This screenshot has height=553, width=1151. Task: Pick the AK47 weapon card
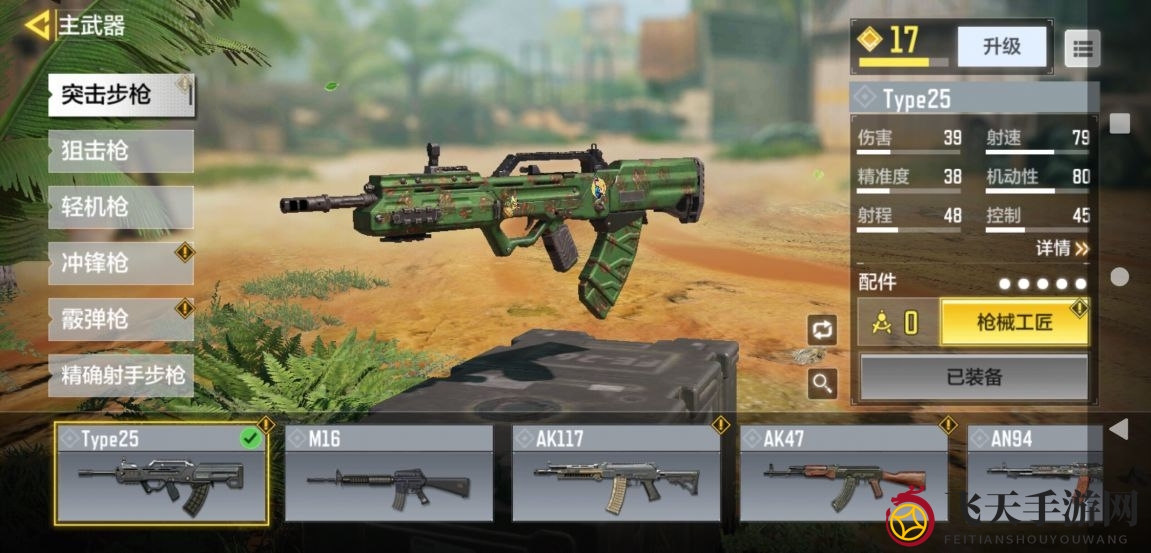(844, 473)
